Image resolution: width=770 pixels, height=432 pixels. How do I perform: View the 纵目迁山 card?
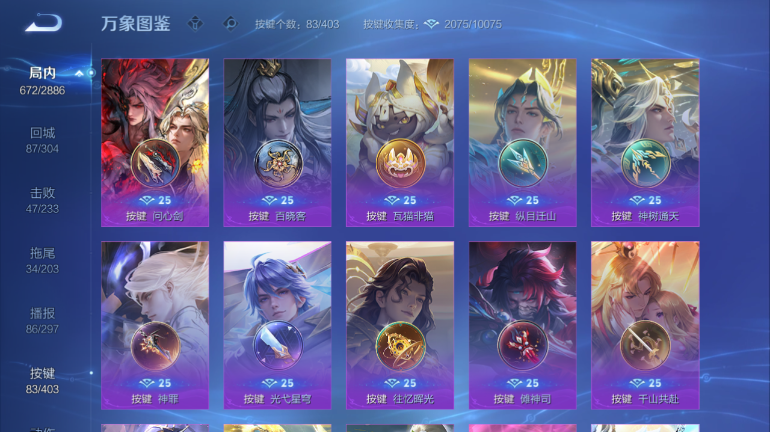point(522,142)
